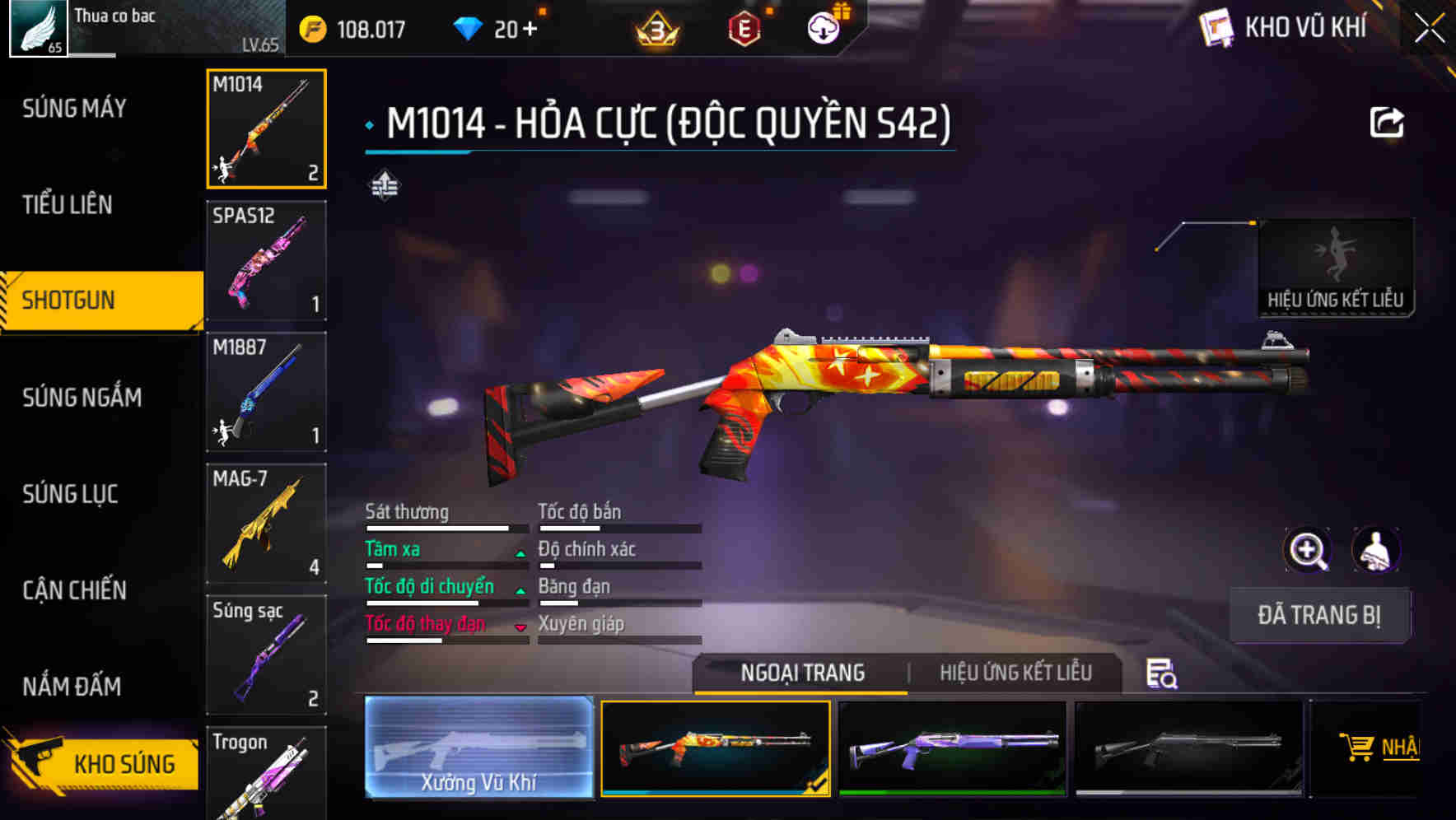Click the Đã Trang Bị button
Screen dimensions: 1456x820
[1319, 615]
